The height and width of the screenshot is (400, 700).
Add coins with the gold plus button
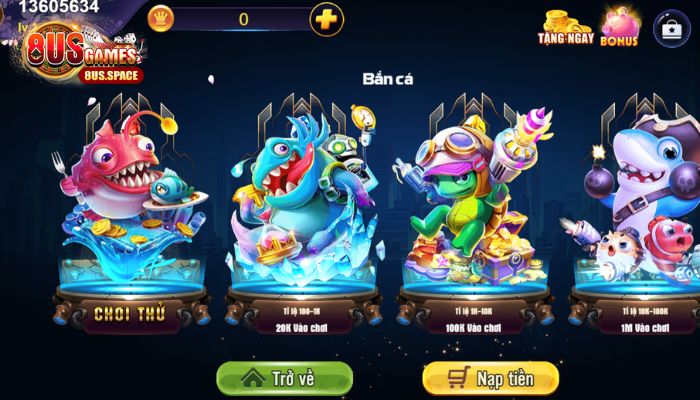point(326,18)
